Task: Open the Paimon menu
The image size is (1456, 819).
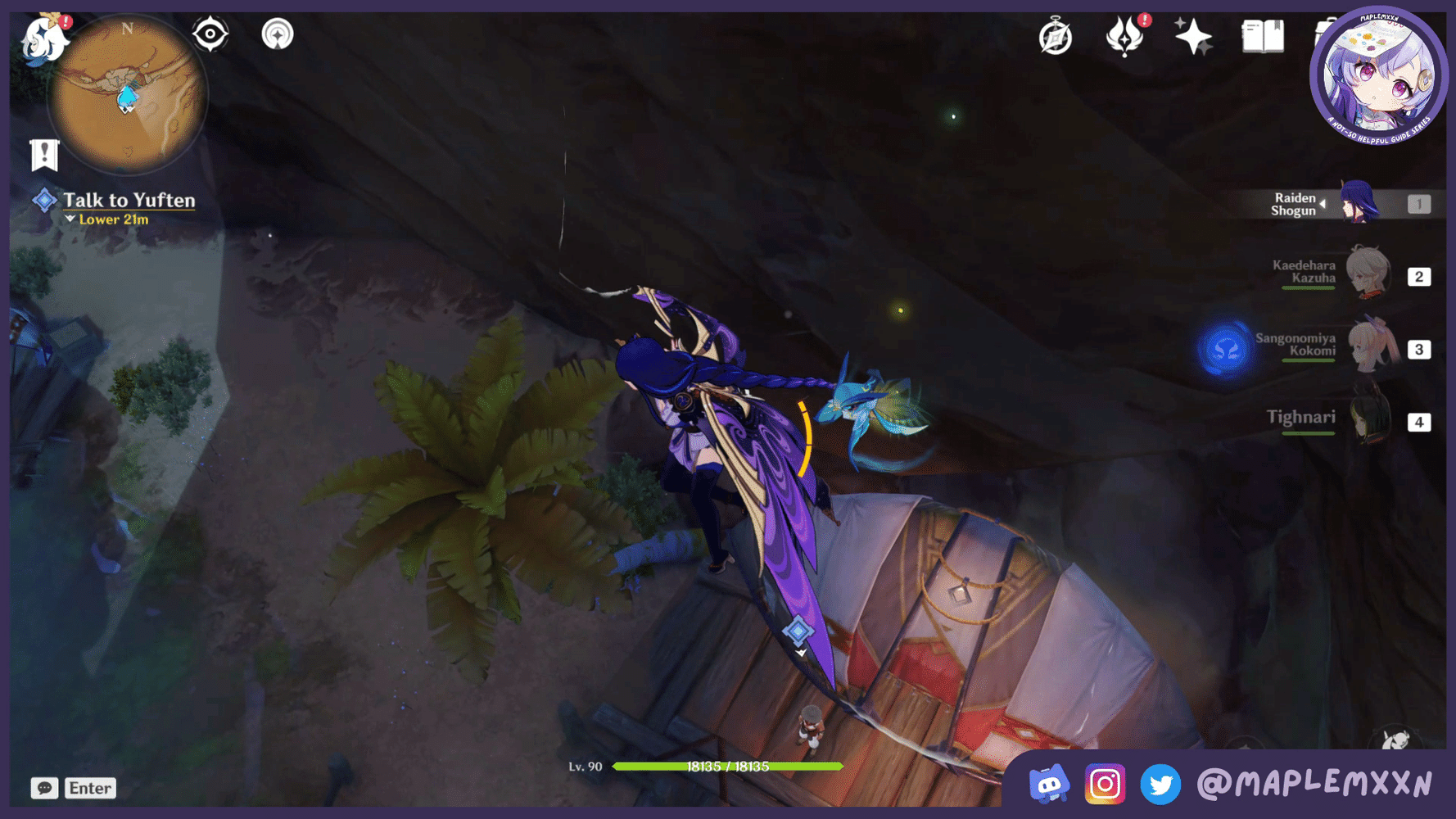Action: (x=45, y=41)
